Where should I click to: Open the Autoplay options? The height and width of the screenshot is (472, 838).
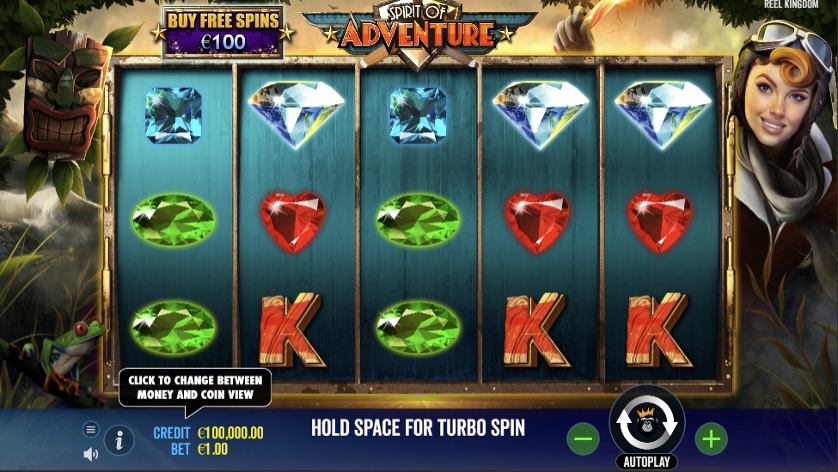click(647, 462)
